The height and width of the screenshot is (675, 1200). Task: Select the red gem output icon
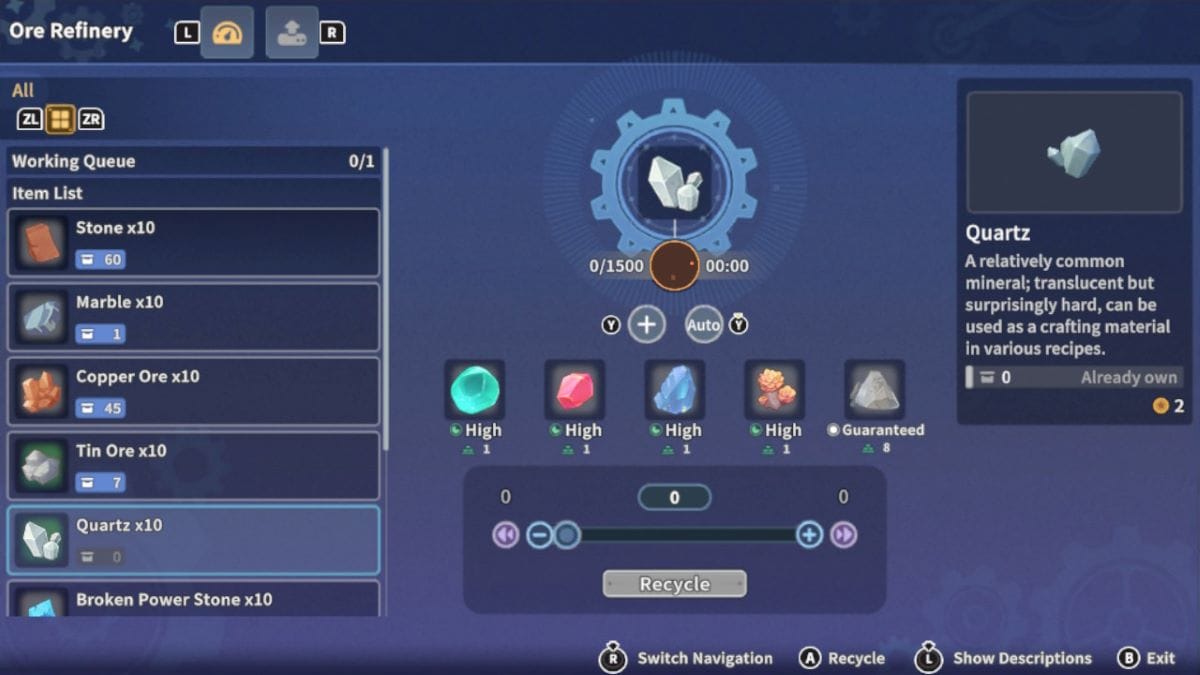pyautogui.click(x=574, y=389)
